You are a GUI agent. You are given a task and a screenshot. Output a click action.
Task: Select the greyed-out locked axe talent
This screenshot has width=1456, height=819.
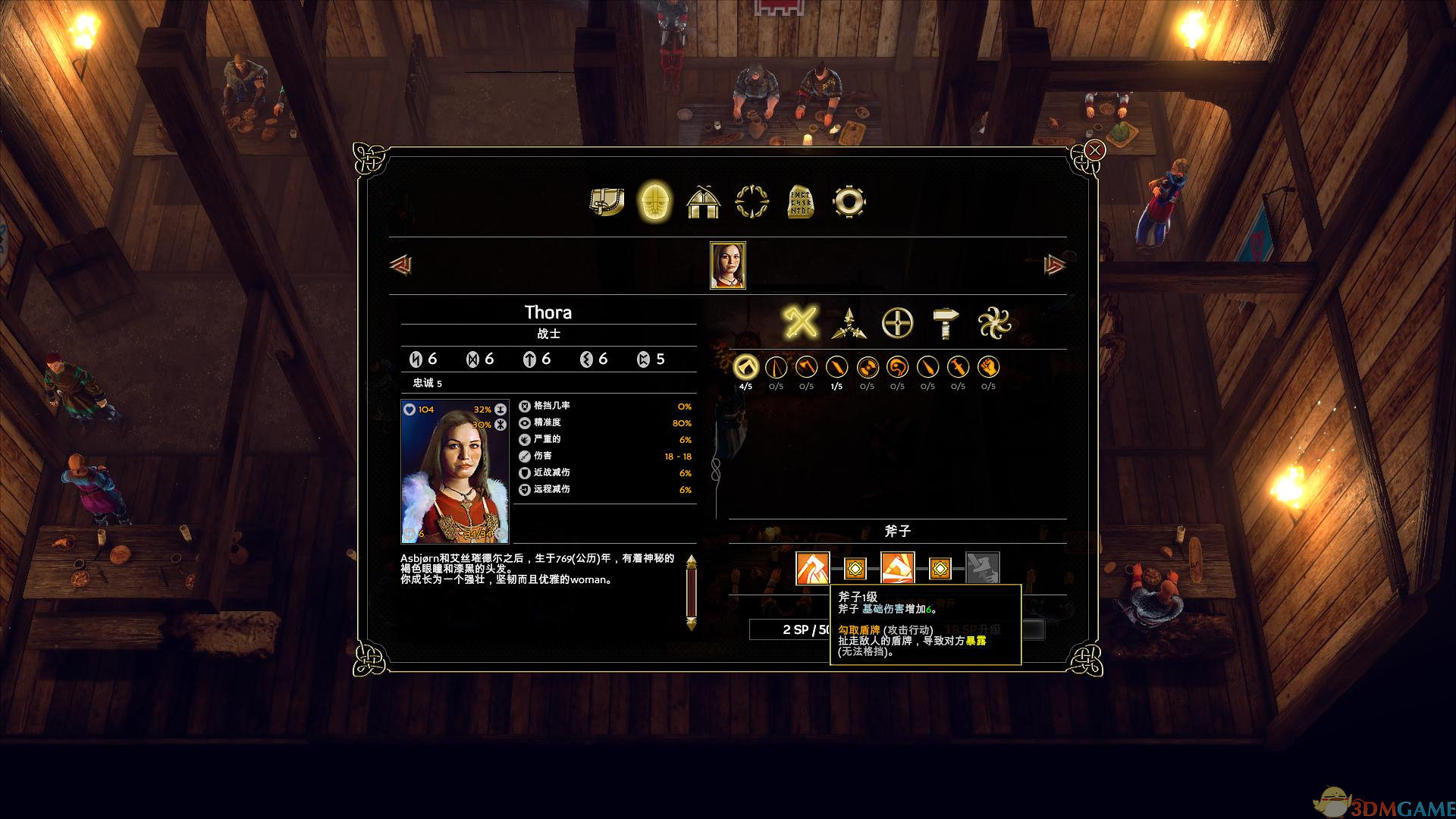coord(983,568)
